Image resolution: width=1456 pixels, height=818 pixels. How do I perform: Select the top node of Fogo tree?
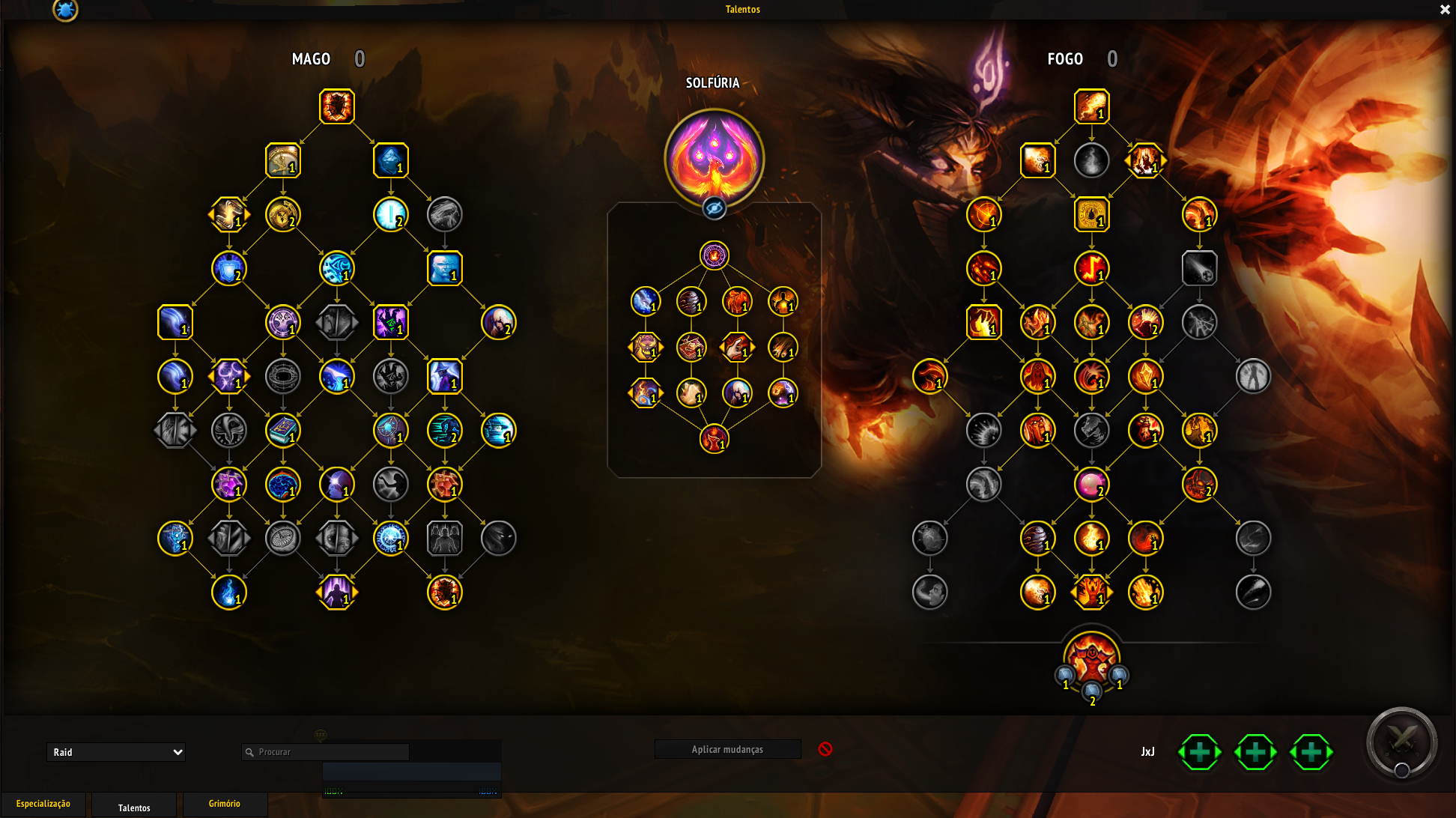[1091, 106]
